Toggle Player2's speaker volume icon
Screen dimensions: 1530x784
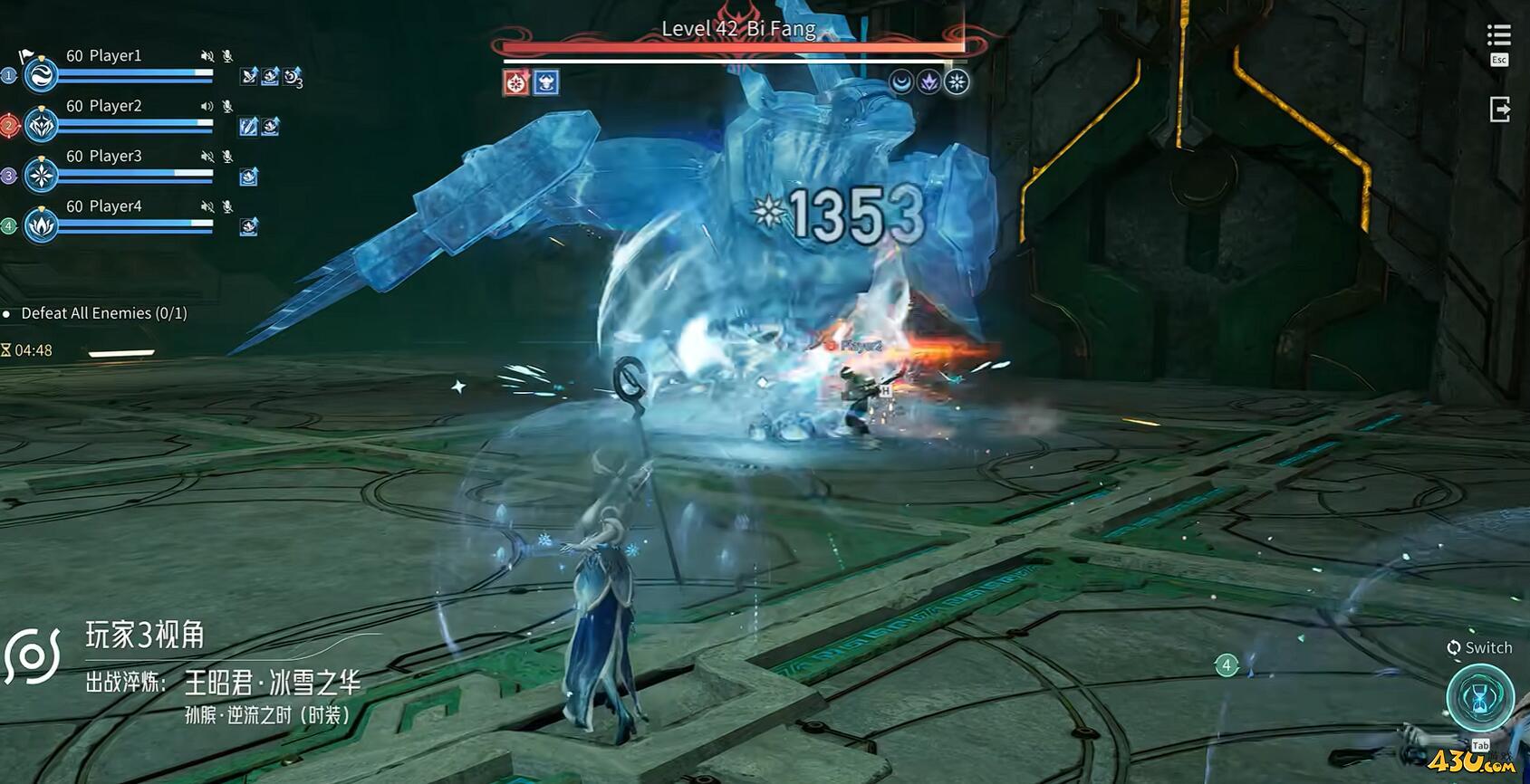(207, 106)
